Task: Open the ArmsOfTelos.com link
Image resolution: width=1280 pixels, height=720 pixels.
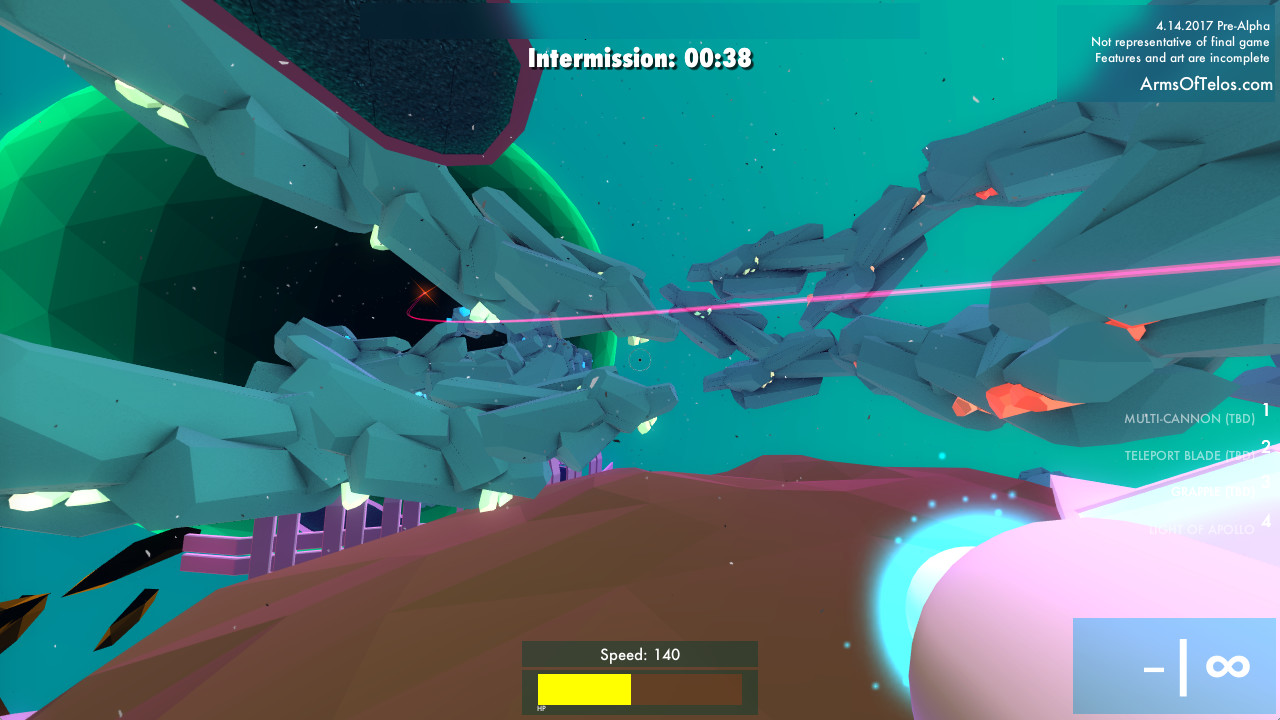Action: (x=1206, y=85)
